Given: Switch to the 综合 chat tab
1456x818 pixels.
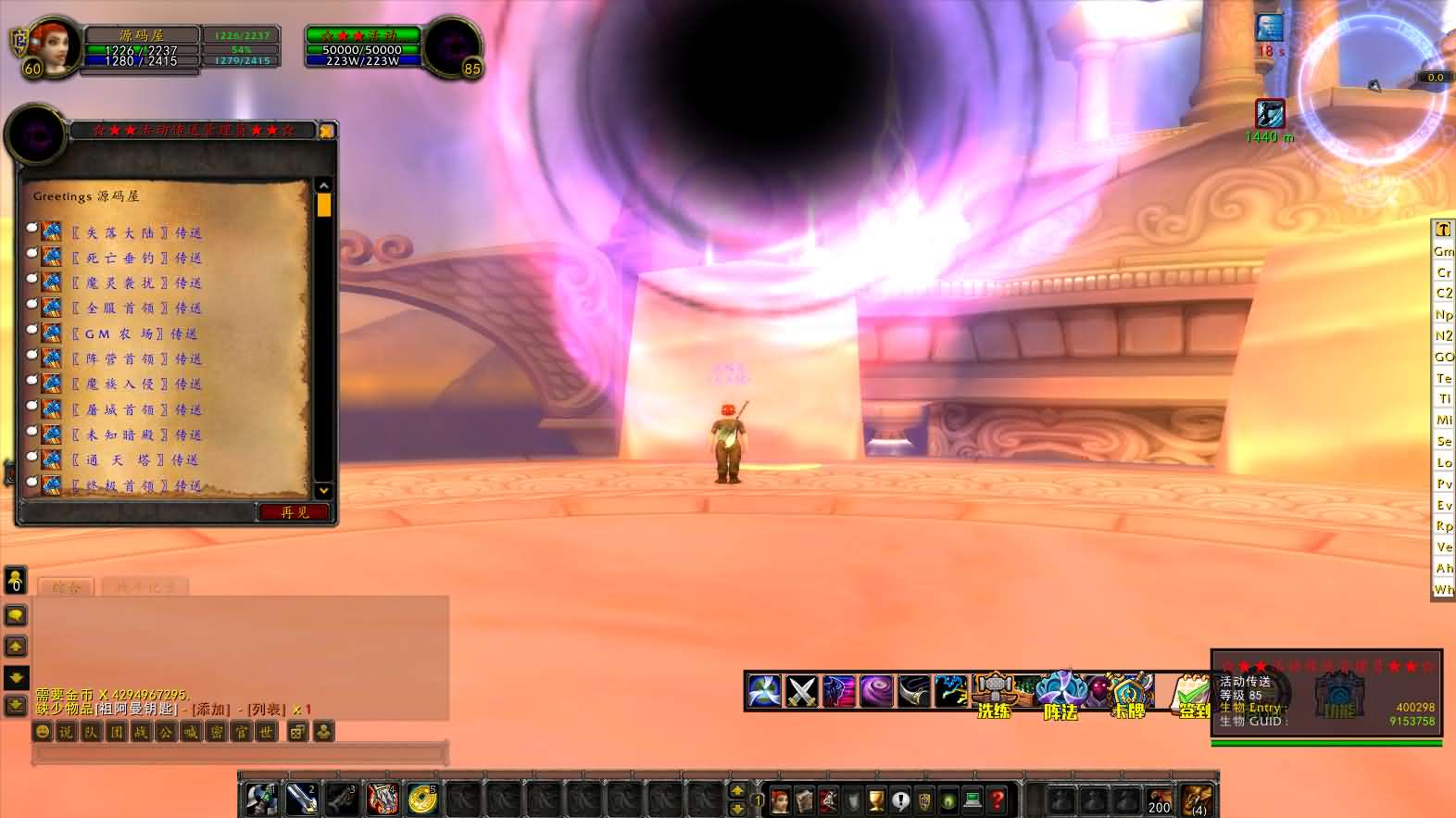Looking at the screenshot, I should click(x=67, y=586).
